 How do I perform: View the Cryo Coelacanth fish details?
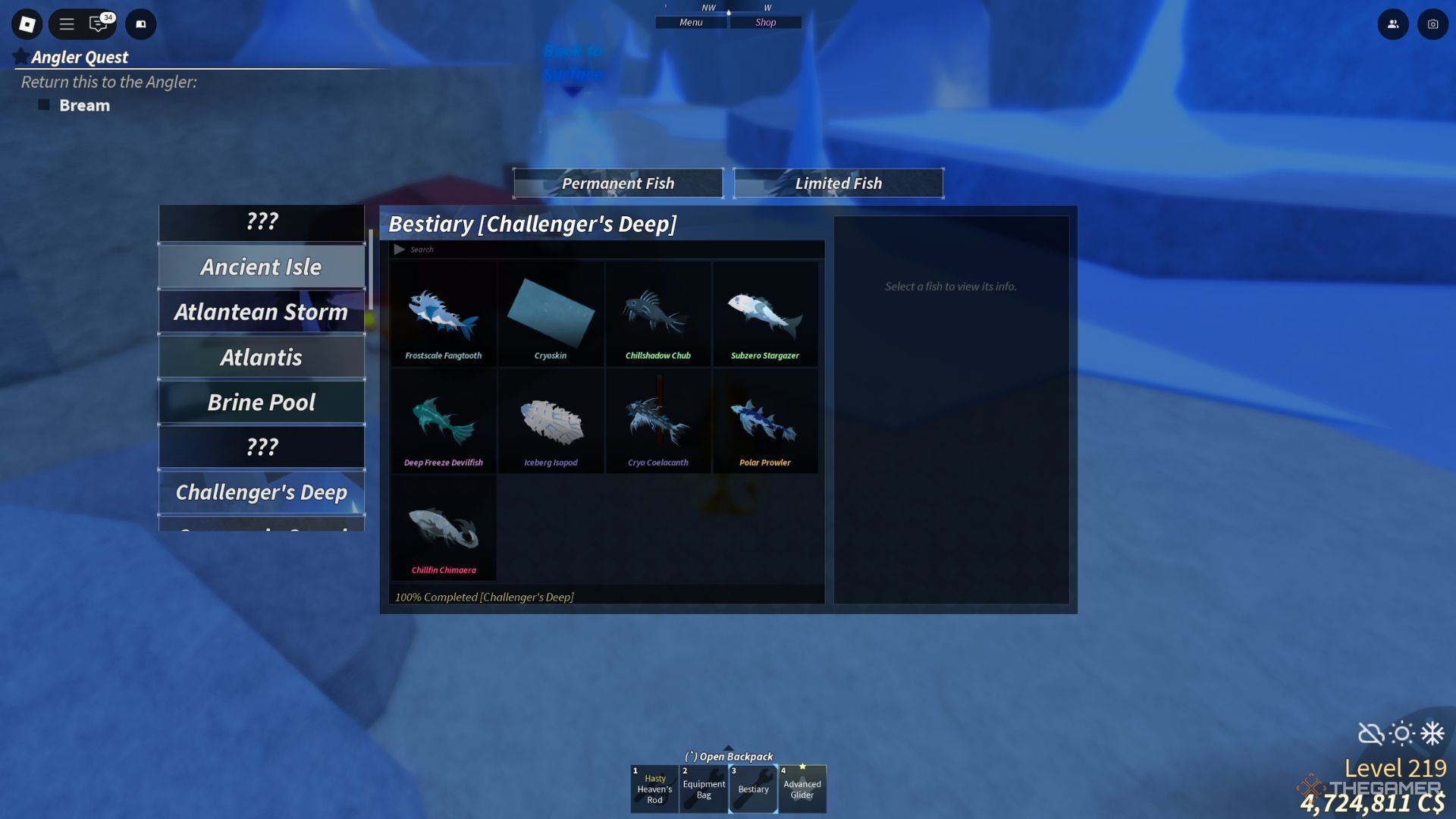click(658, 420)
